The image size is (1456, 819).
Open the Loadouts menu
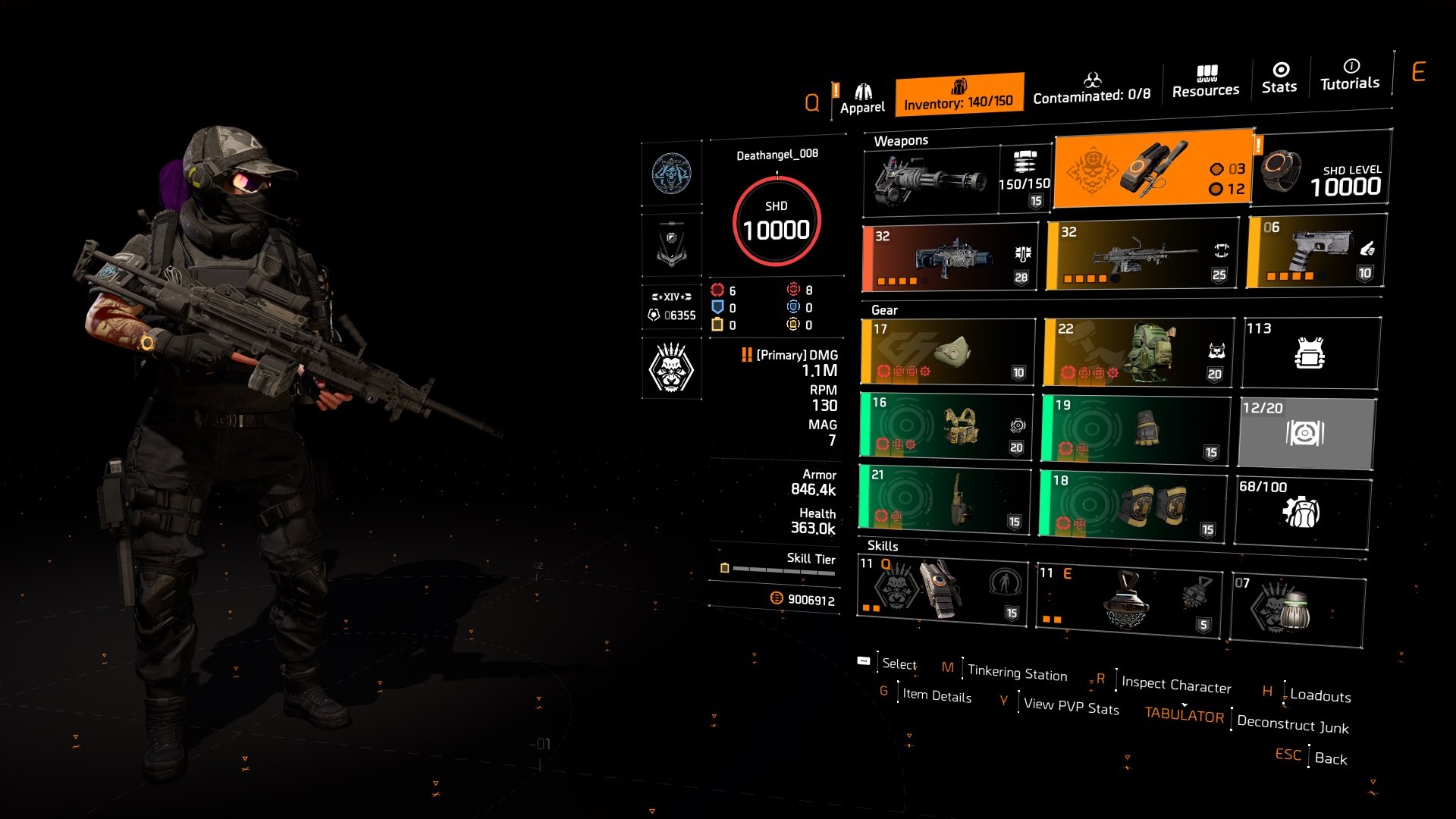click(1319, 696)
